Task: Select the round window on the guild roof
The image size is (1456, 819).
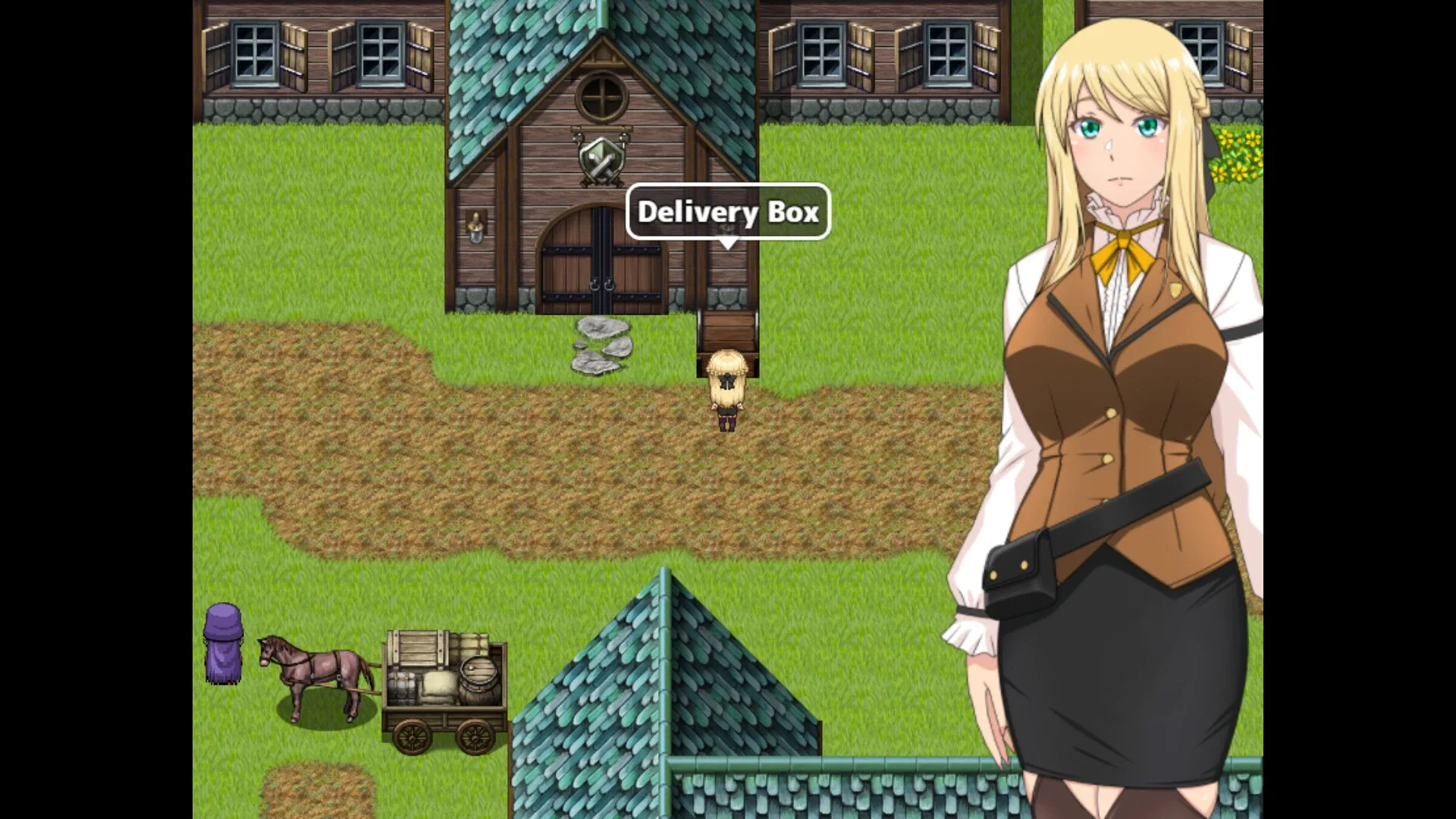Action: 600,97
